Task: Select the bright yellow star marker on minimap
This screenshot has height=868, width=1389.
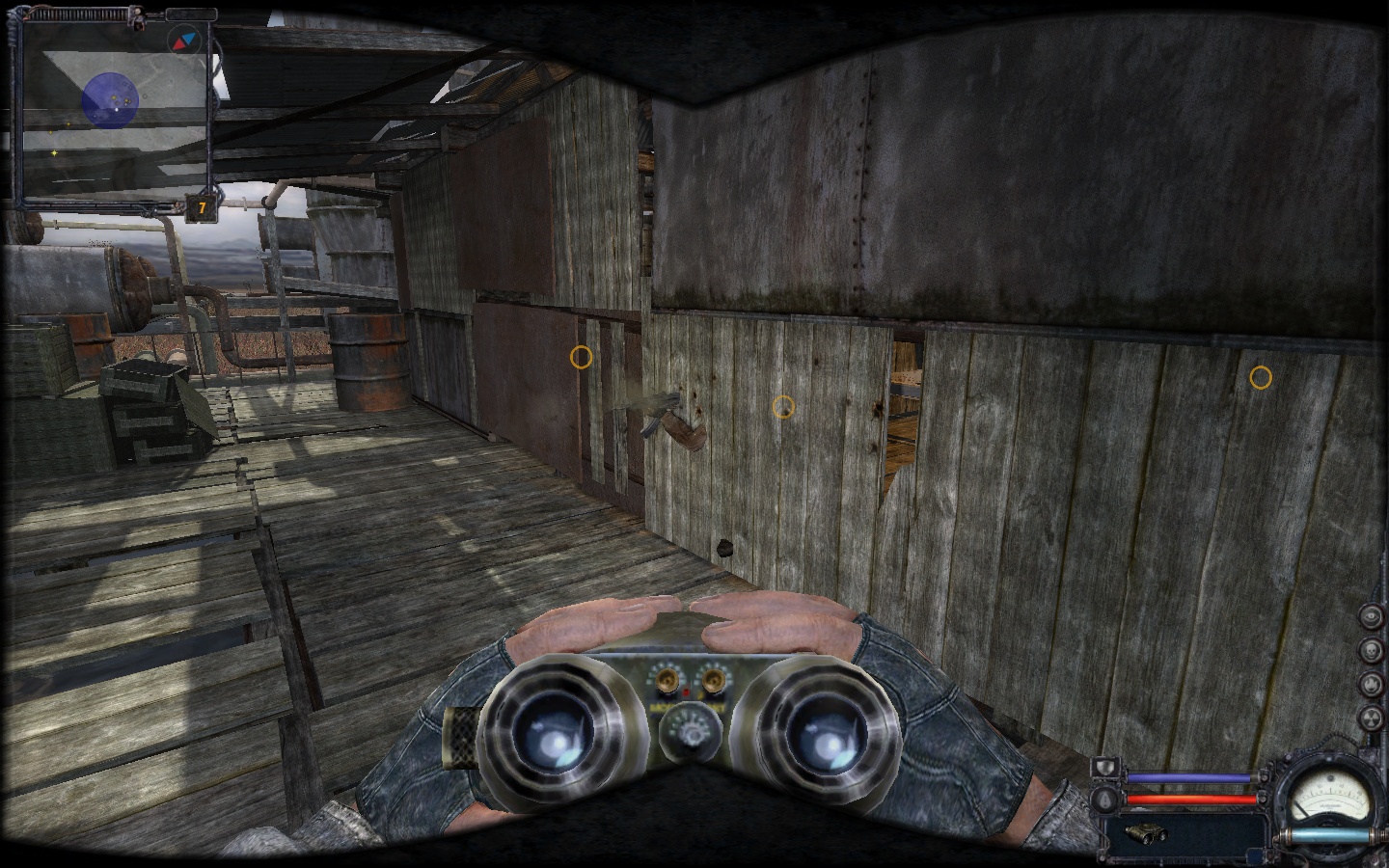Action: (x=54, y=153)
